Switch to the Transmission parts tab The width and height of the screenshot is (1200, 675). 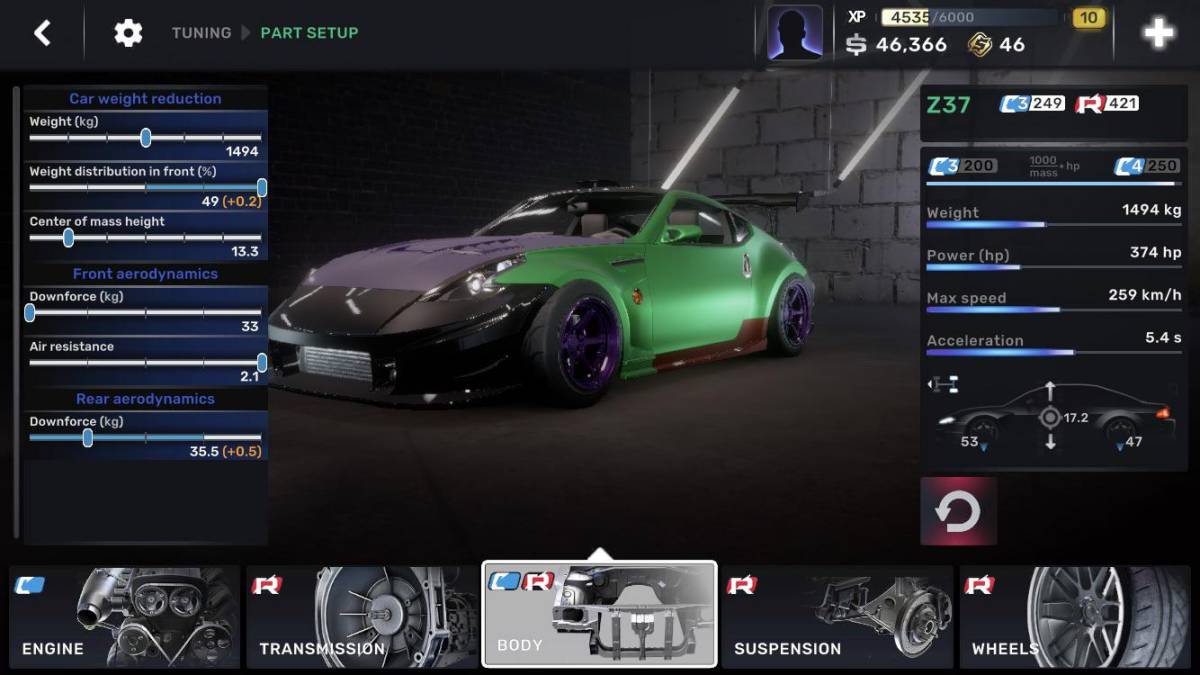click(x=361, y=617)
